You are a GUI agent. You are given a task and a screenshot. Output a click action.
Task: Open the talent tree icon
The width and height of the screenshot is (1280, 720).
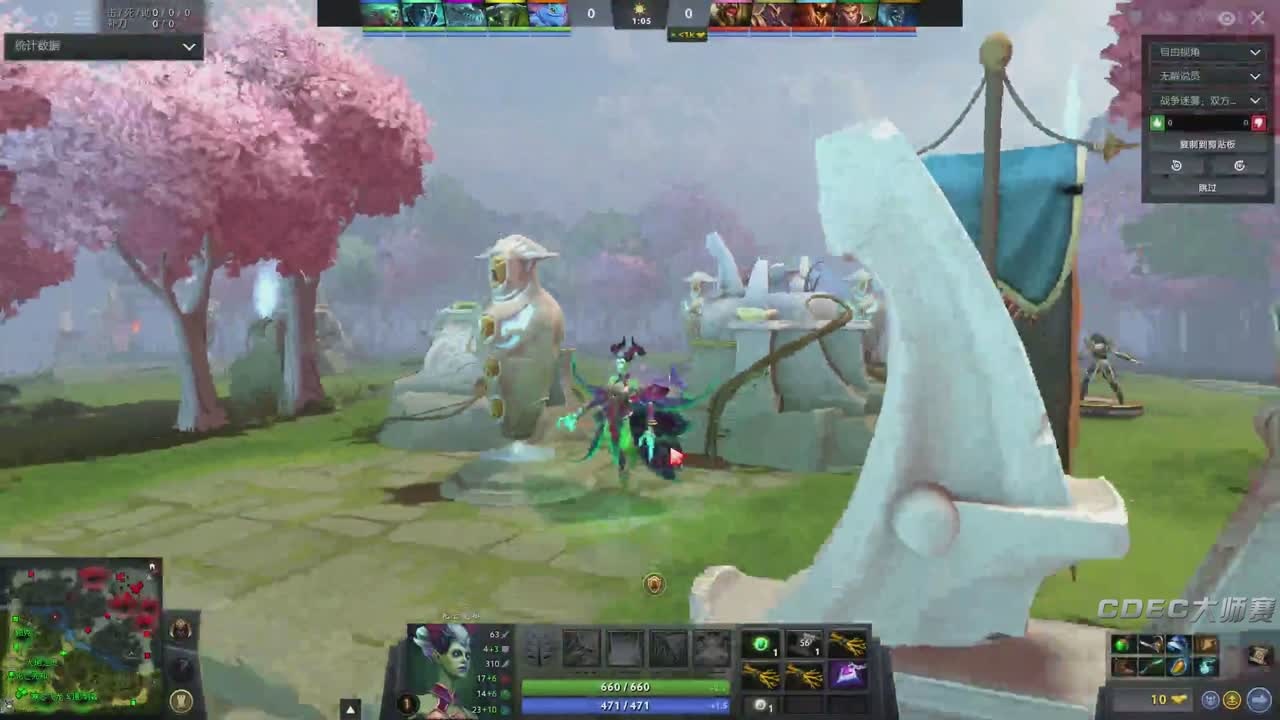click(x=538, y=648)
